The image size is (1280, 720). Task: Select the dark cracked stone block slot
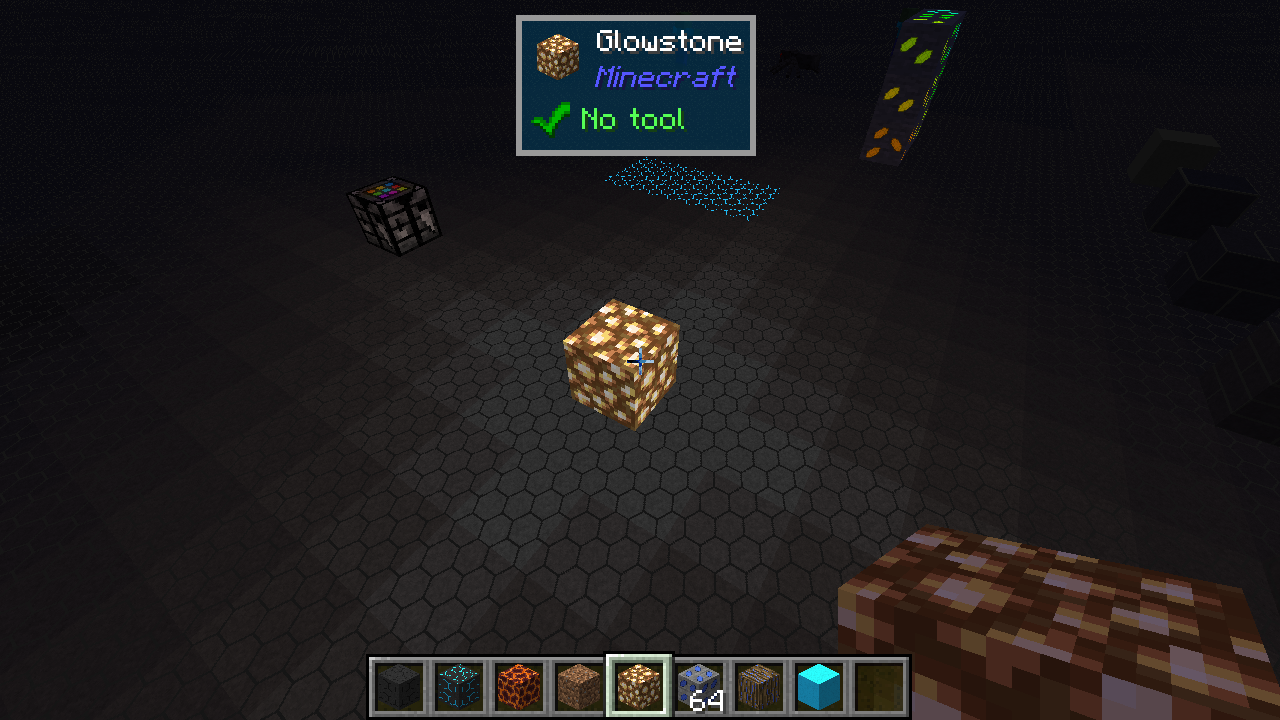399,687
